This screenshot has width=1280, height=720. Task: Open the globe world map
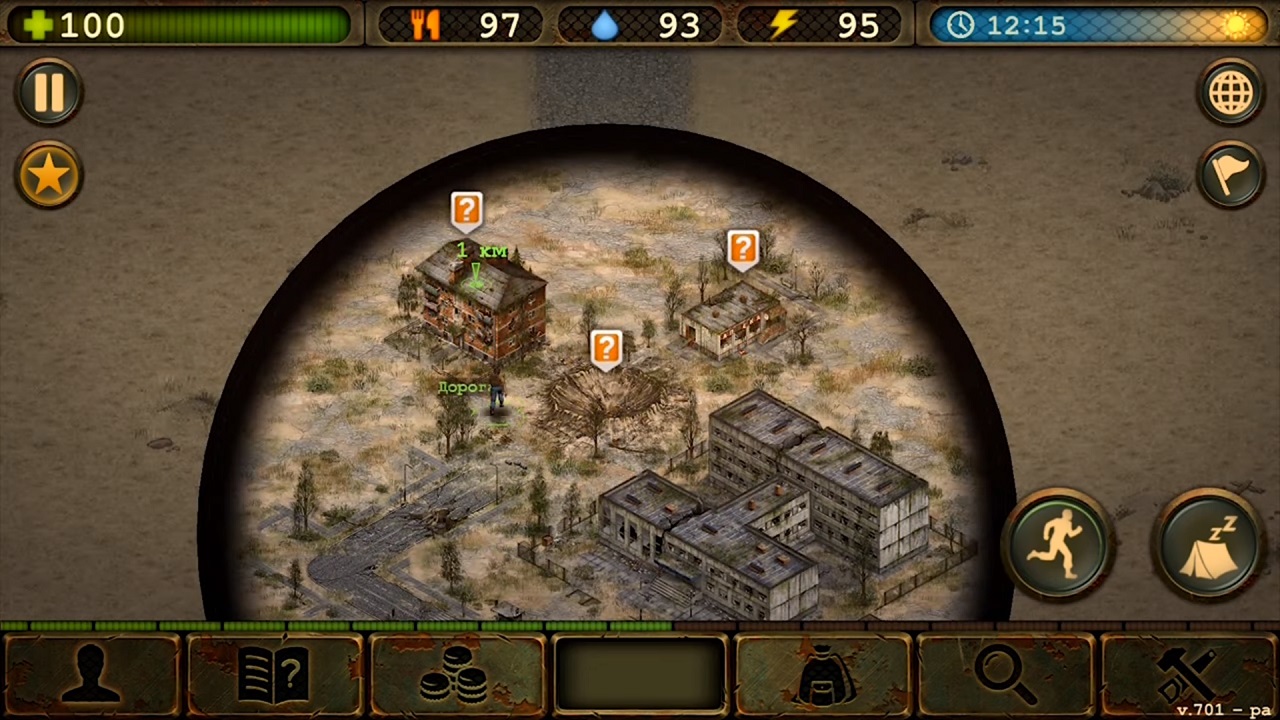pyautogui.click(x=1231, y=93)
